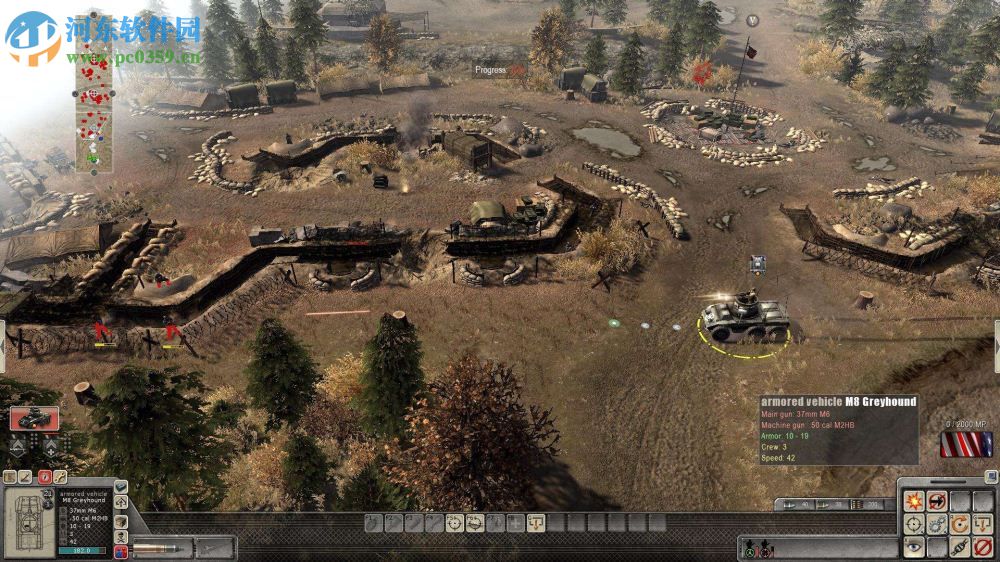Open the left-edge side panel arrow
The height and width of the screenshot is (562, 1000).
tap(3, 339)
